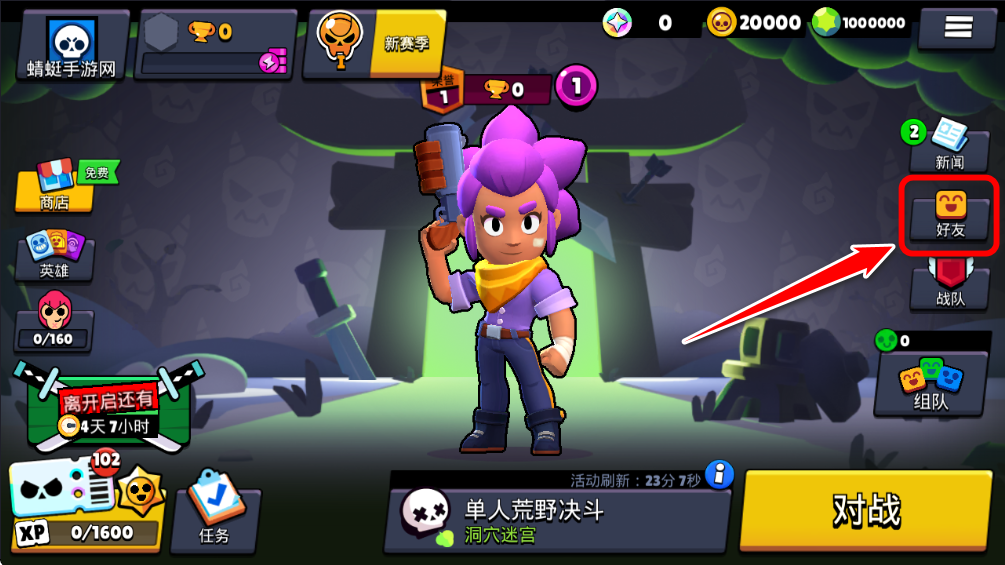Show event info via the blue i icon
1005x565 pixels.
click(x=719, y=474)
